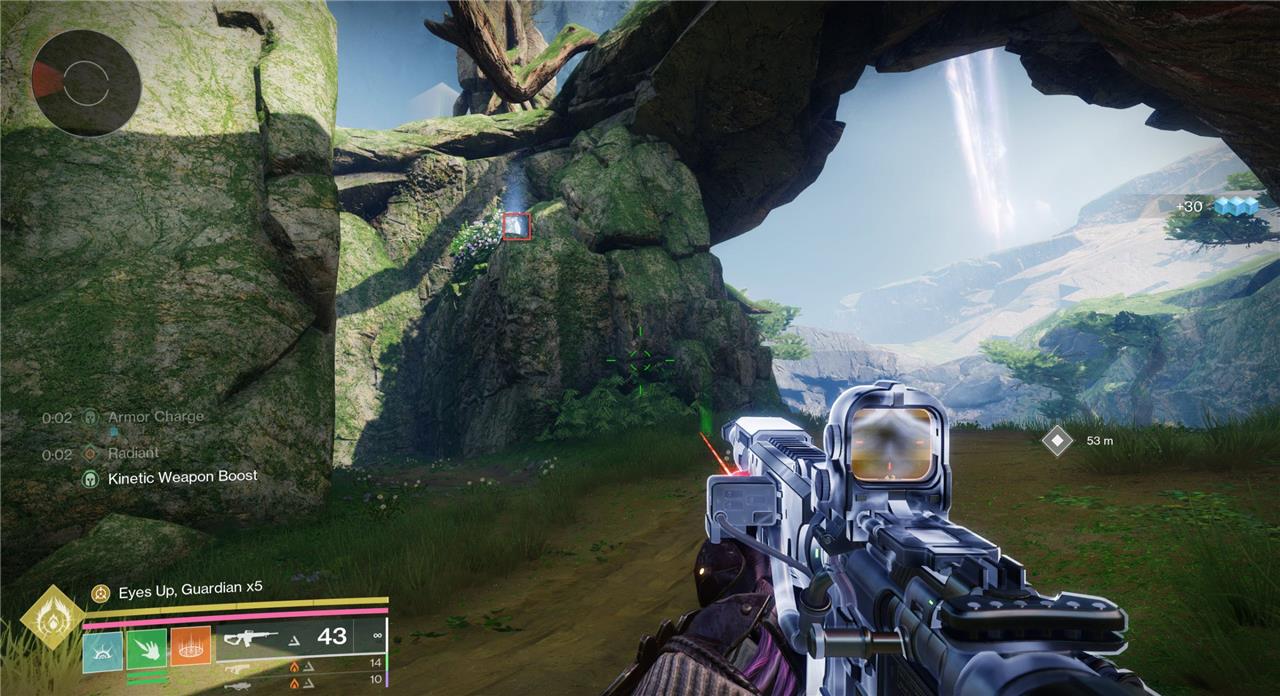Select the Kinetic Weapon Boost buff icon
Screen dimensions: 1280x696
coord(91,478)
